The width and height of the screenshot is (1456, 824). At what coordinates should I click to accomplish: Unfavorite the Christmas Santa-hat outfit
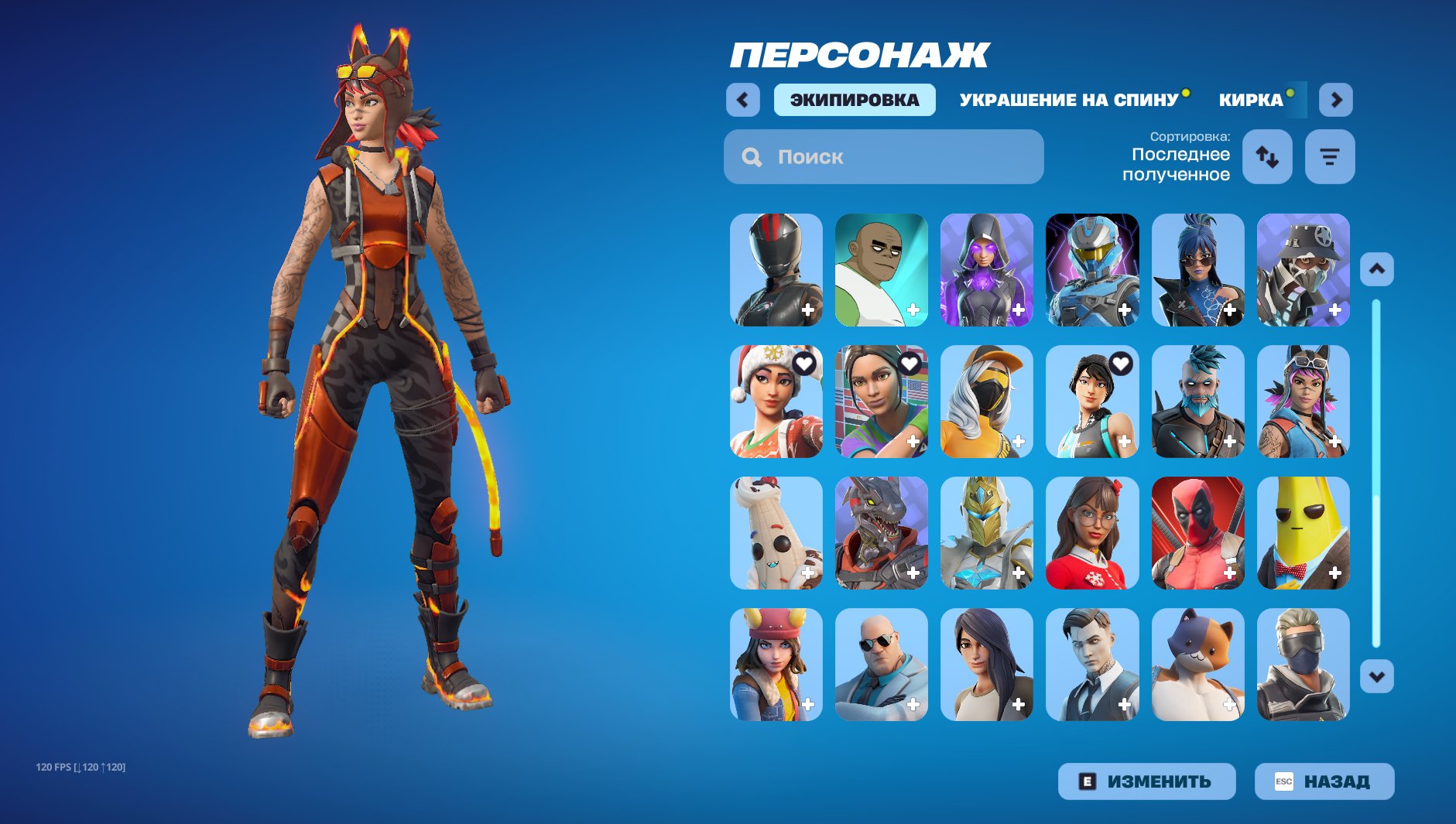(x=803, y=363)
